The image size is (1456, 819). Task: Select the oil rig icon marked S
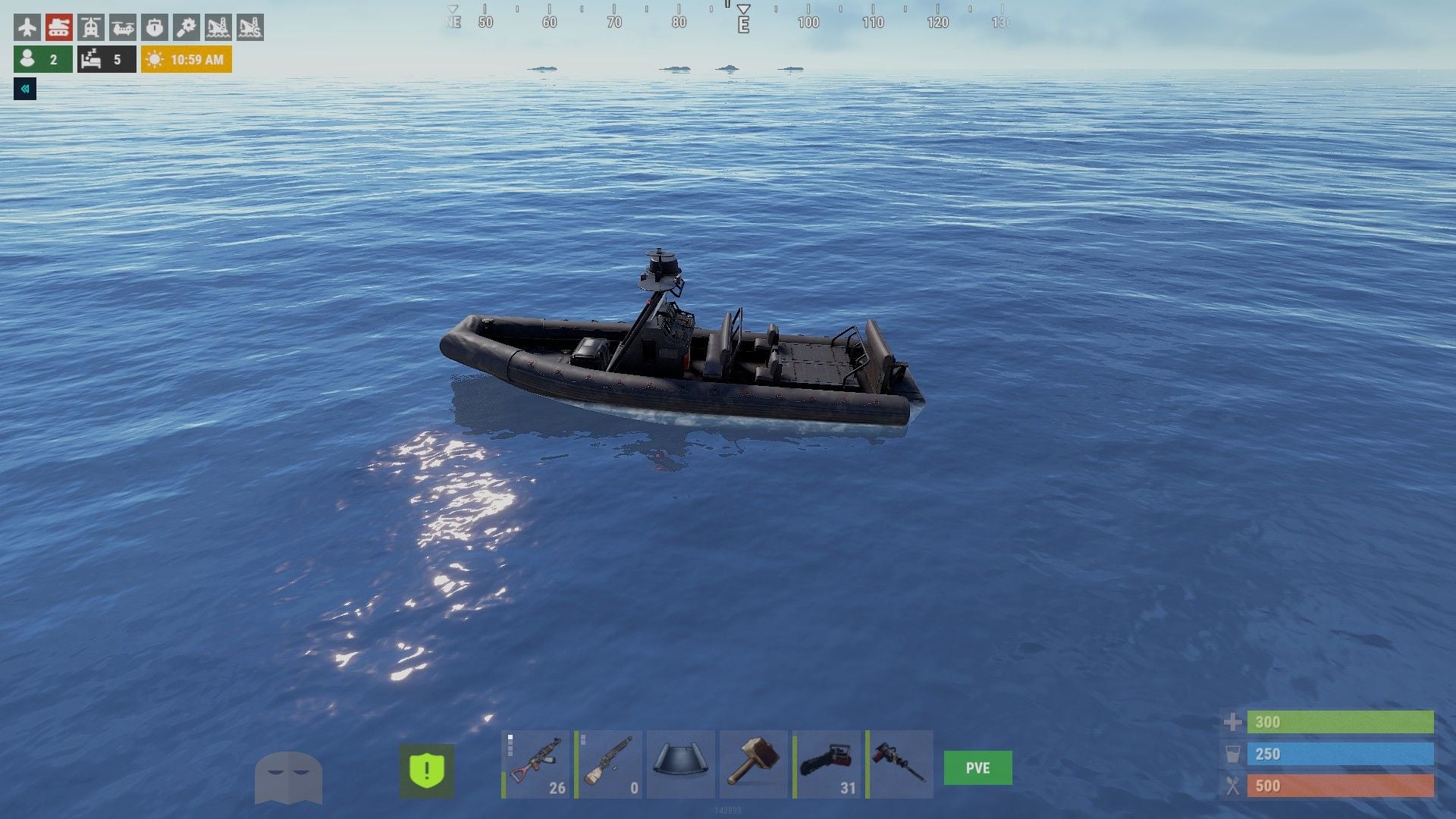(249, 27)
